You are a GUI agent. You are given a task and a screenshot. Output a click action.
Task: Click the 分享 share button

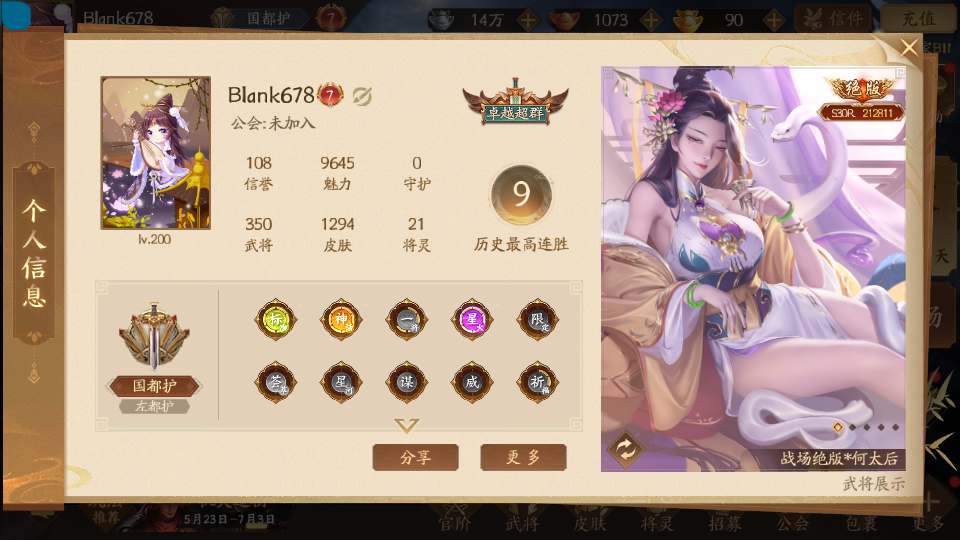click(415, 457)
